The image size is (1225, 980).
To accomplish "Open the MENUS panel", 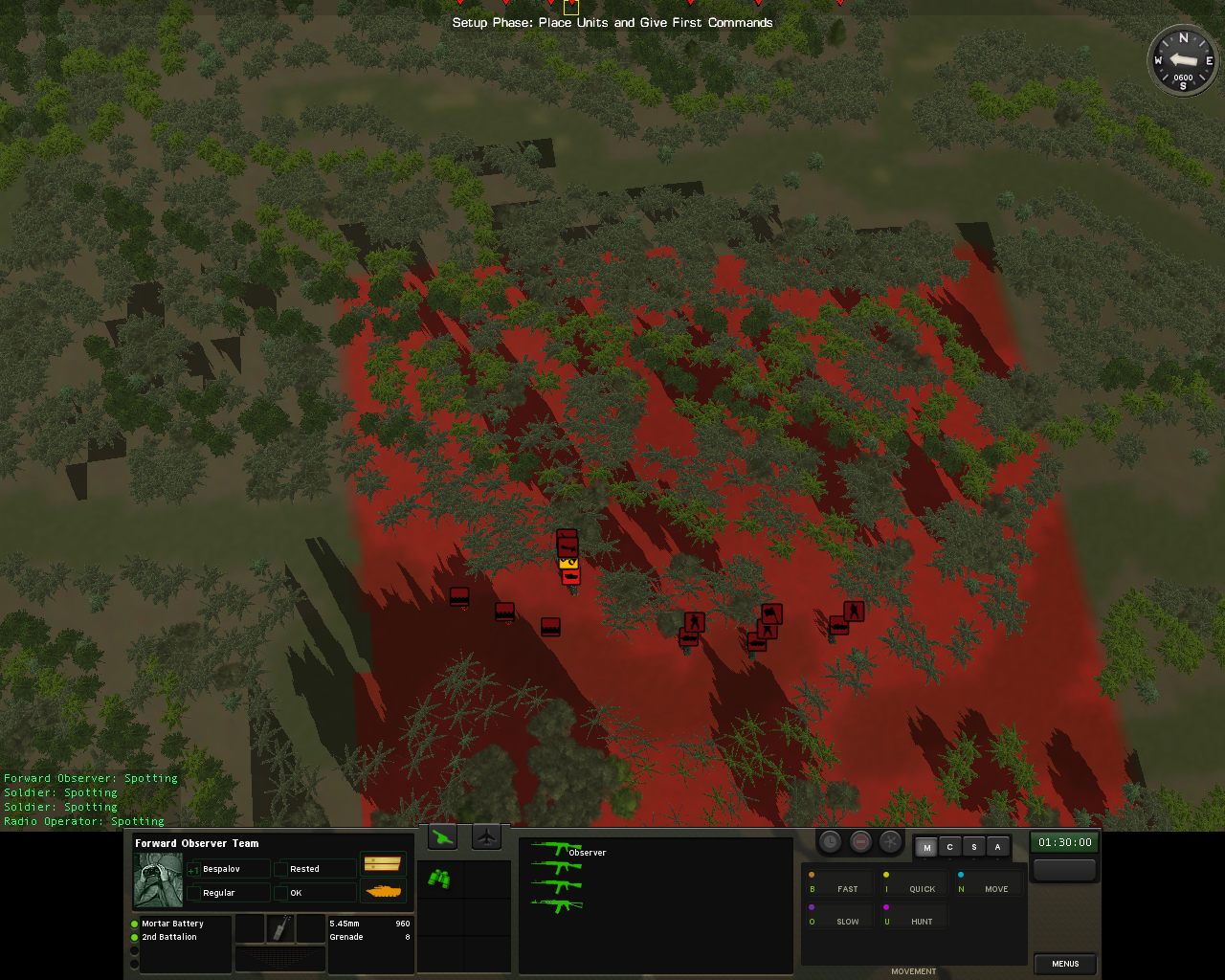I will (x=1064, y=964).
